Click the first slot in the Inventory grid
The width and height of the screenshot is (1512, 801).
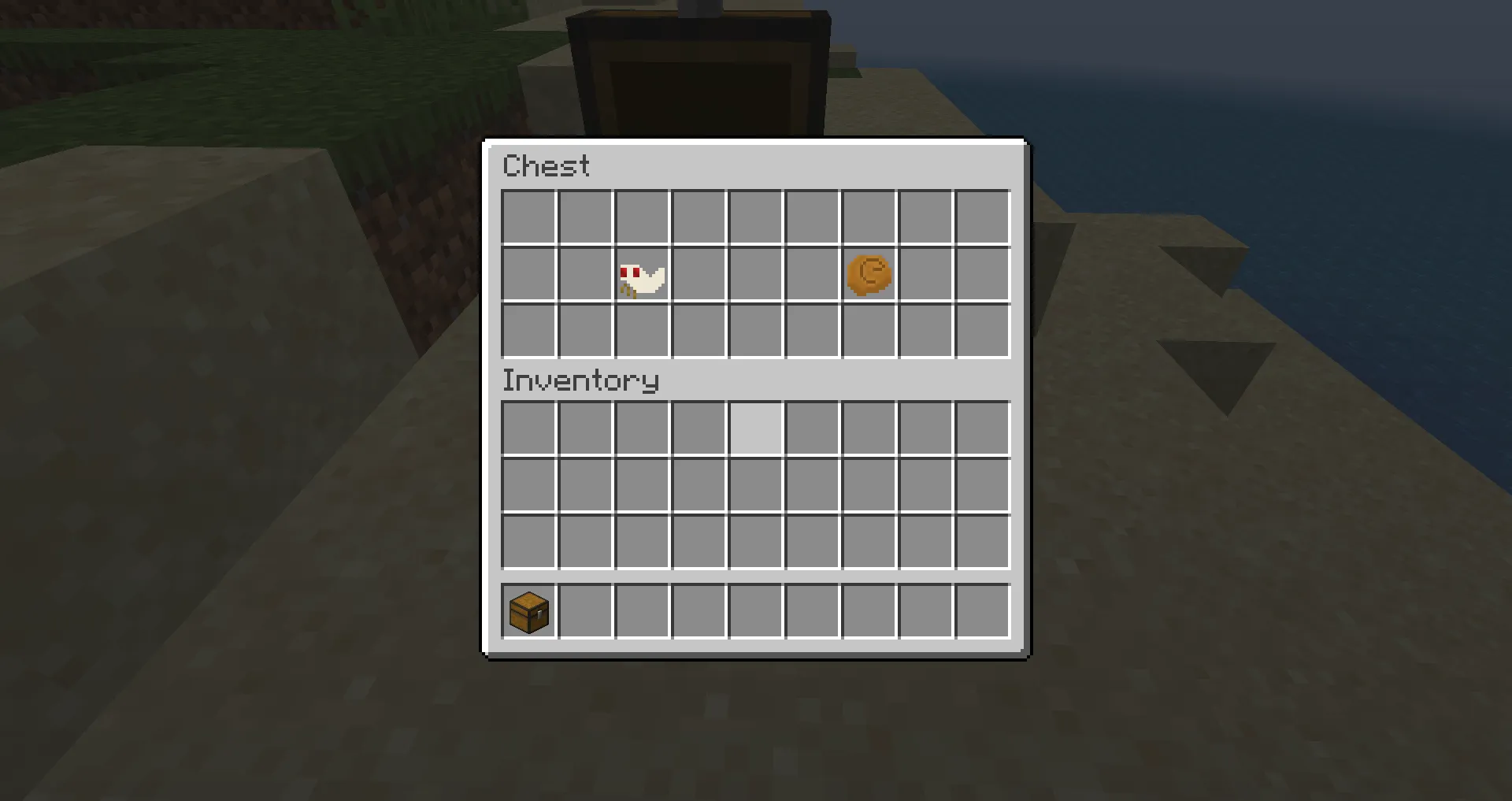point(528,428)
